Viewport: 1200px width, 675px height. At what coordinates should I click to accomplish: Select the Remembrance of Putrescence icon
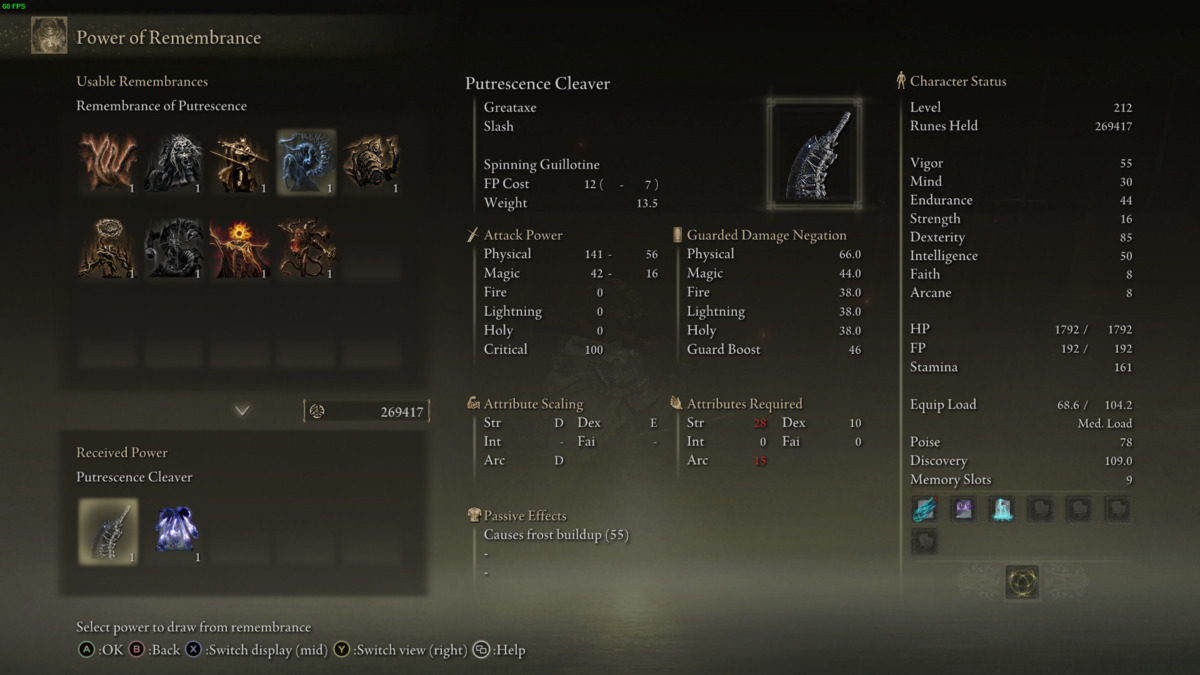click(x=306, y=161)
